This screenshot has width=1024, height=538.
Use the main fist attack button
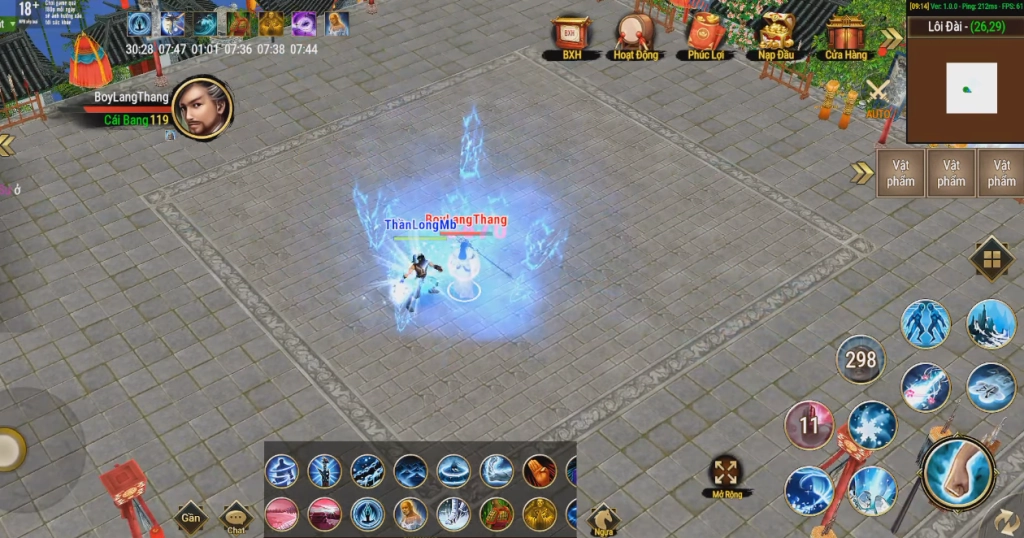pos(957,472)
